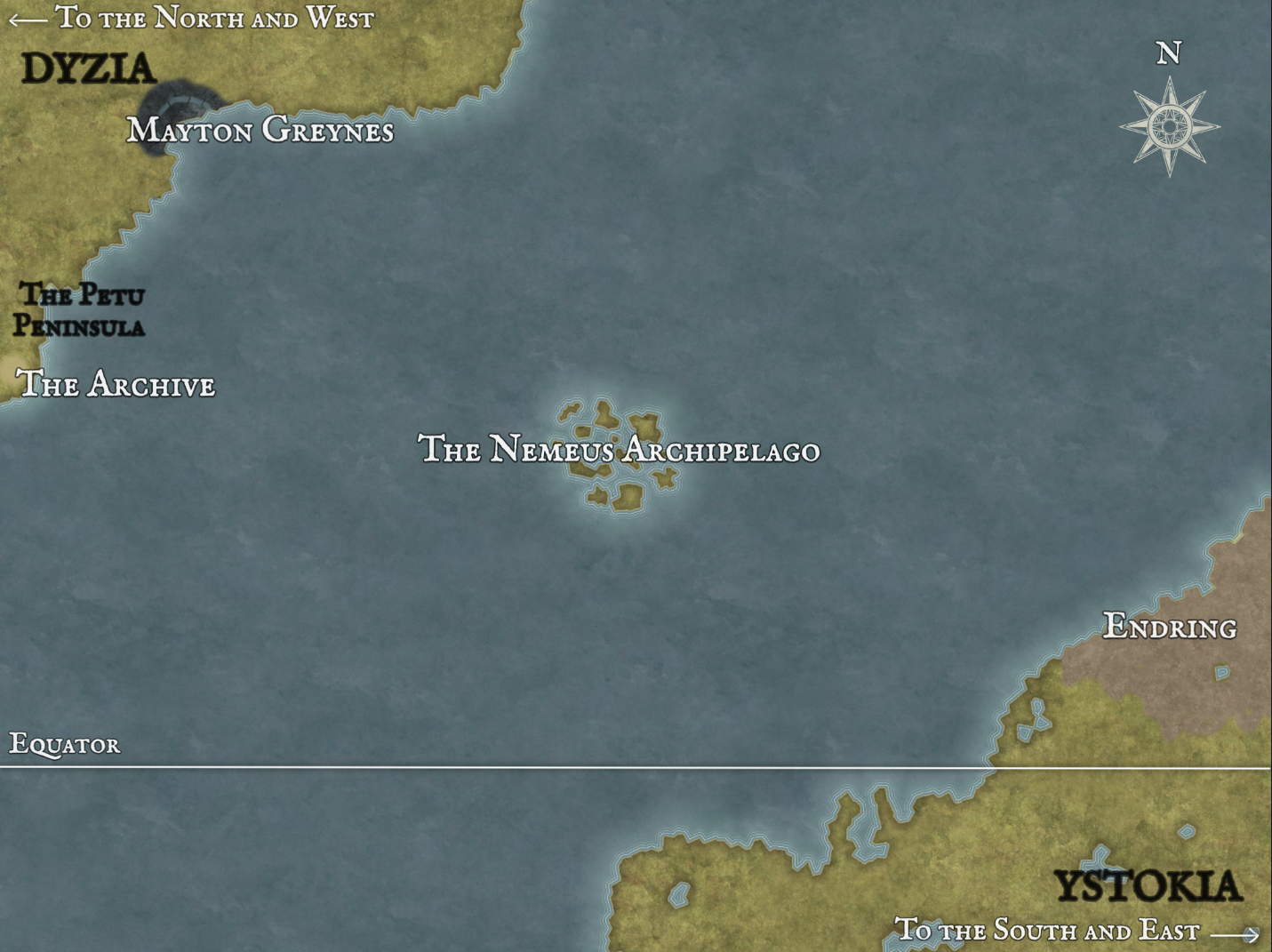Travel to the South and East
Viewport: 1272px width, 952px height.
point(1076,931)
